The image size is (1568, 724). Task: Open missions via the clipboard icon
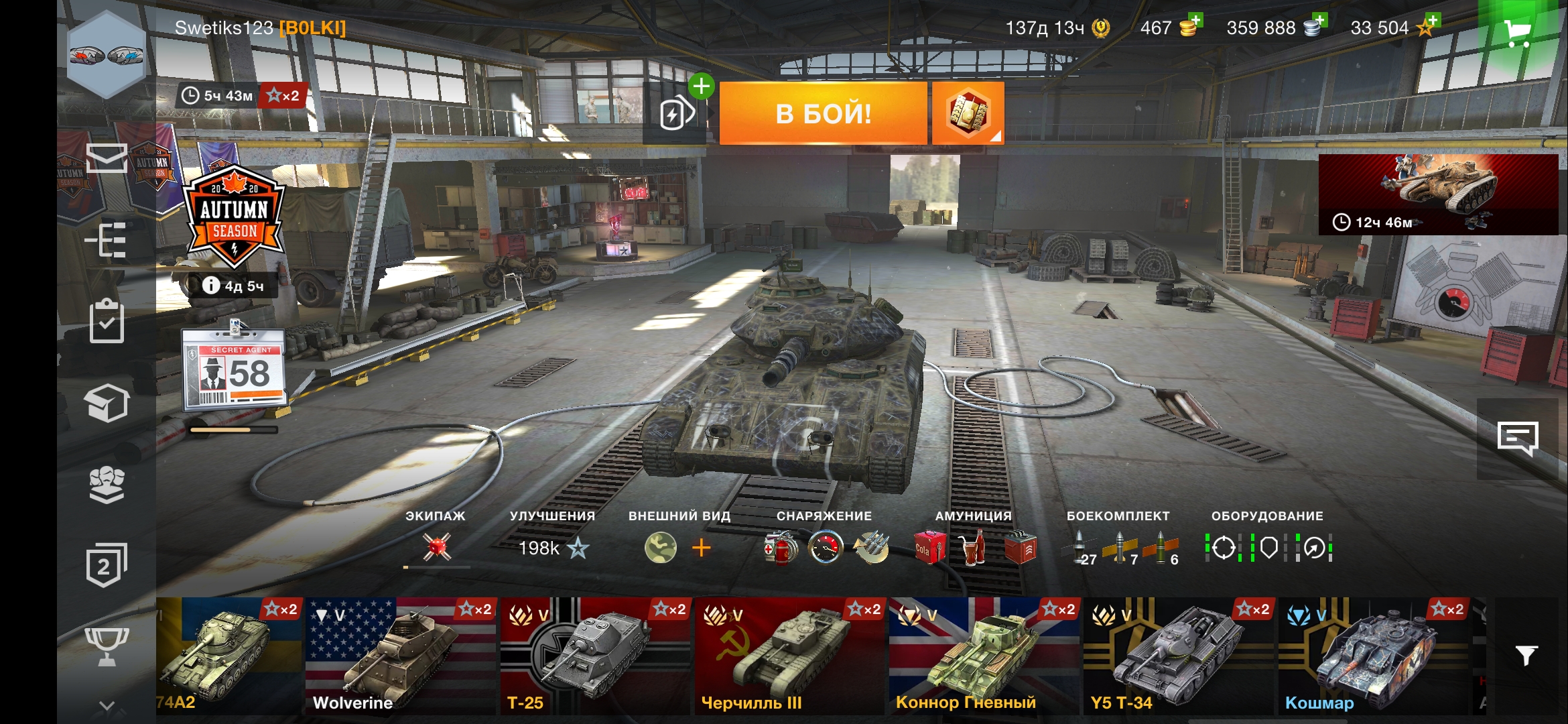107,322
